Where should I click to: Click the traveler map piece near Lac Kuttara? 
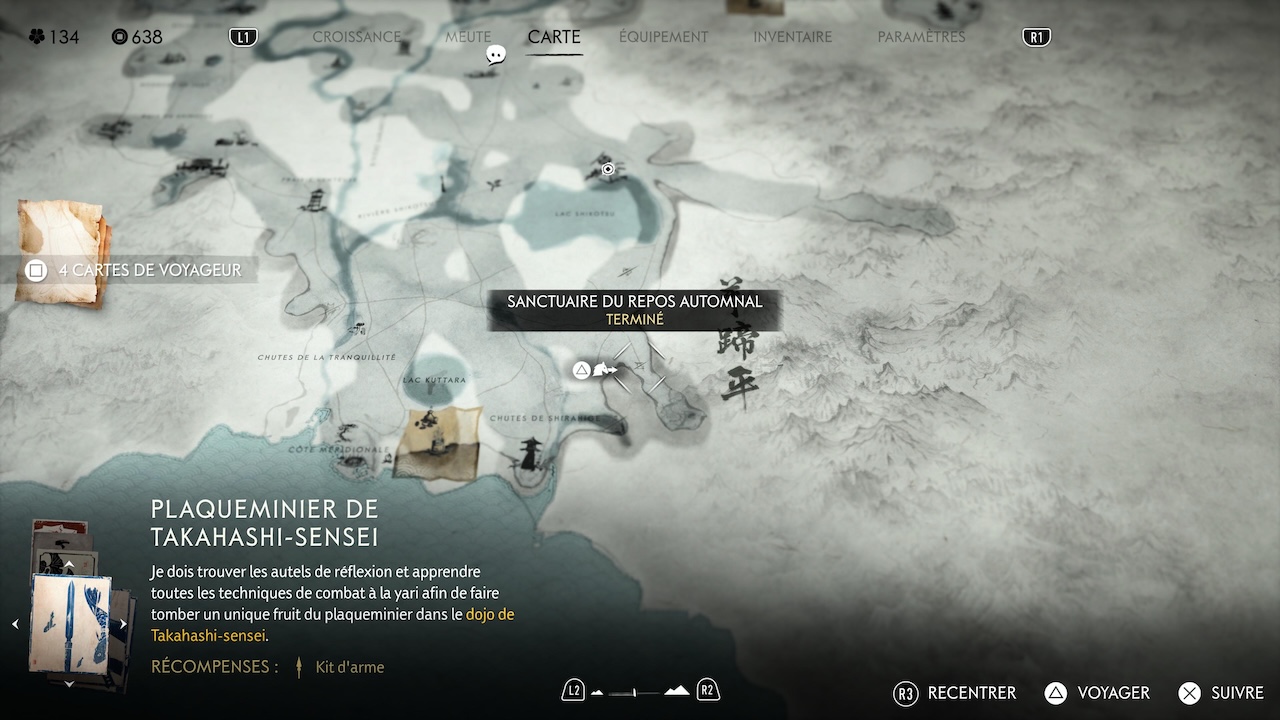pyautogui.click(x=436, y=441)
